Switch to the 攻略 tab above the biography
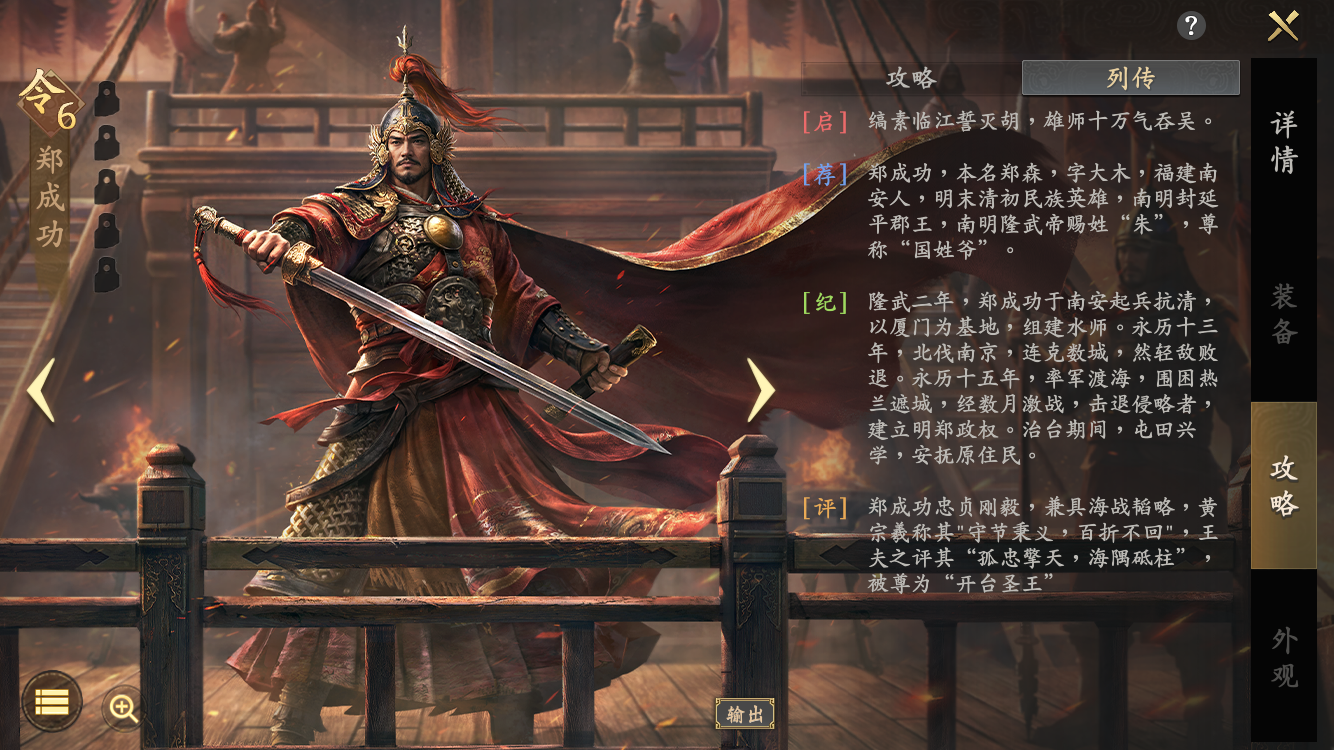1334x750 pixels. 911,75
